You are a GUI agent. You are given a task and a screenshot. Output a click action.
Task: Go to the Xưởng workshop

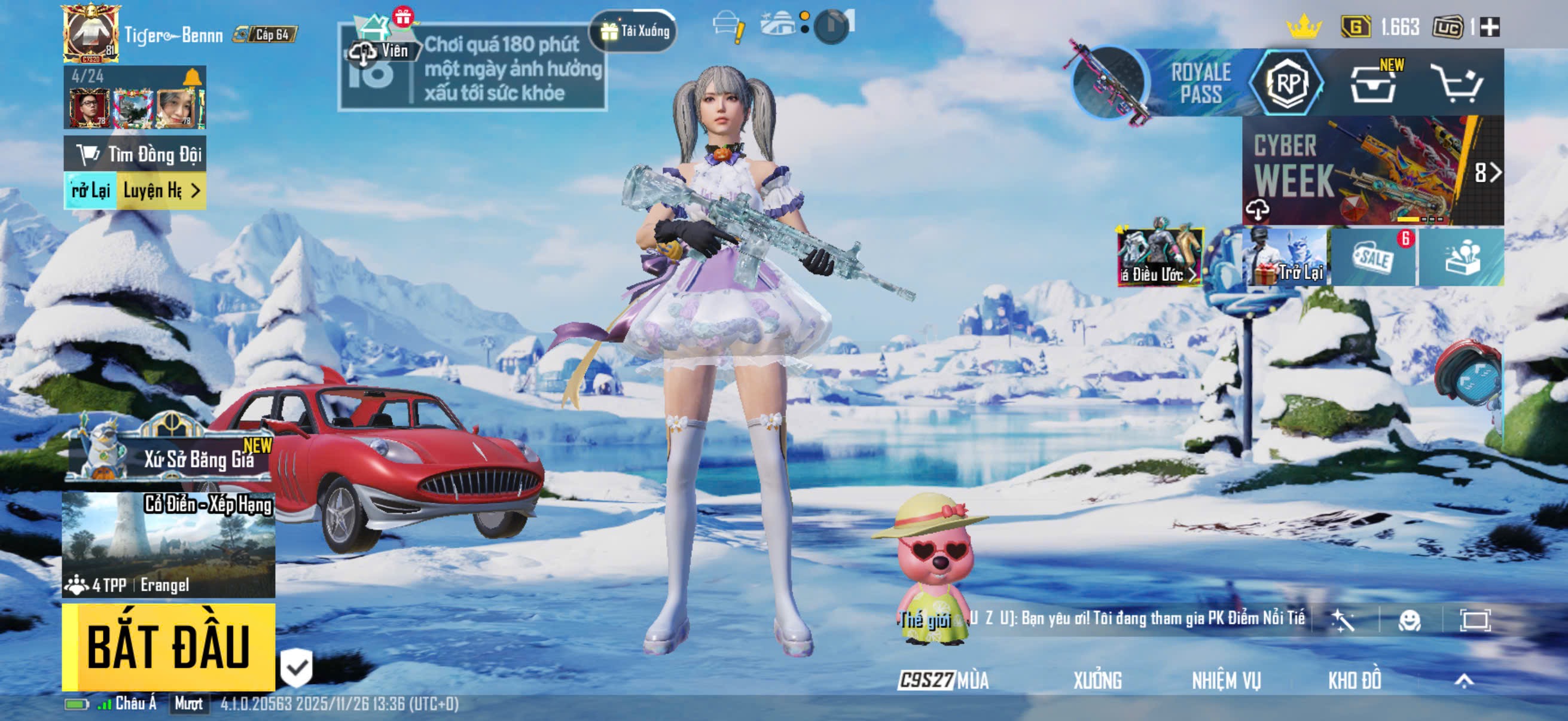click(x=1097, y=680)
